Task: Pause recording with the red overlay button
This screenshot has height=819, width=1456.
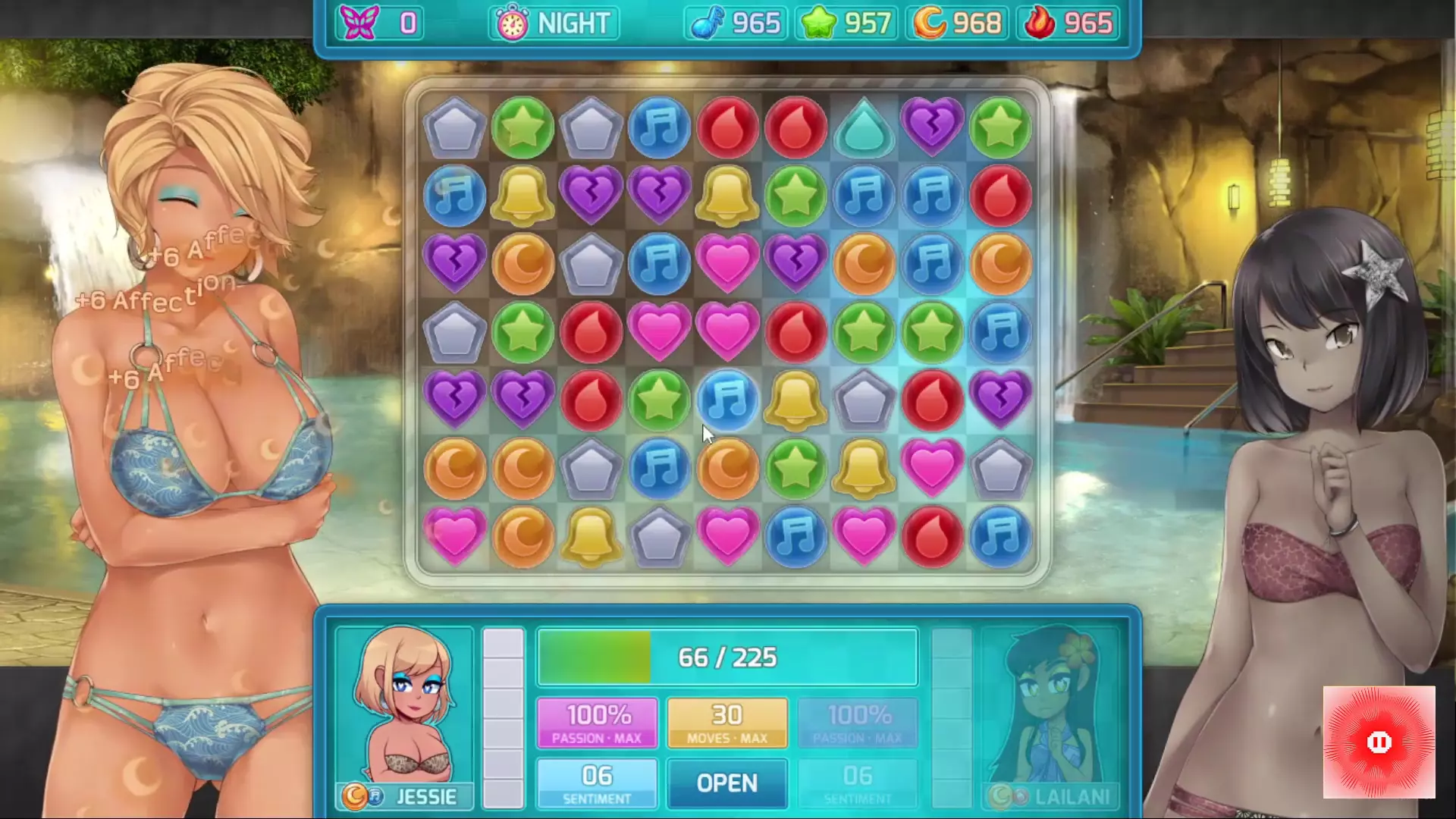Action: (x=1379, y=742)
